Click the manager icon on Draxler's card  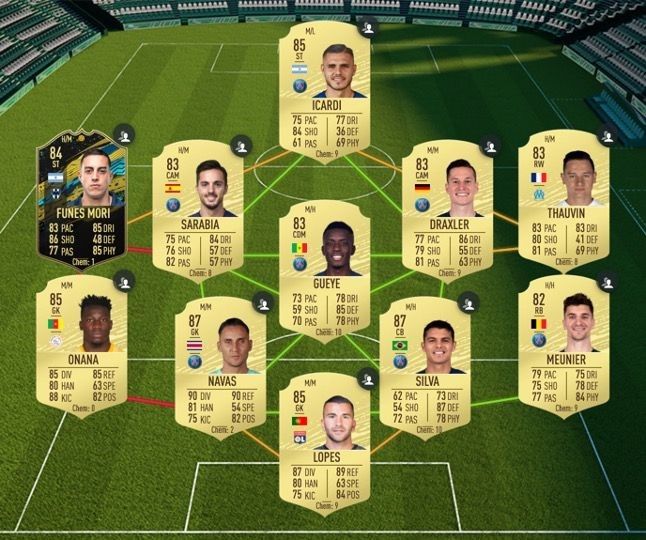point(490,146)
